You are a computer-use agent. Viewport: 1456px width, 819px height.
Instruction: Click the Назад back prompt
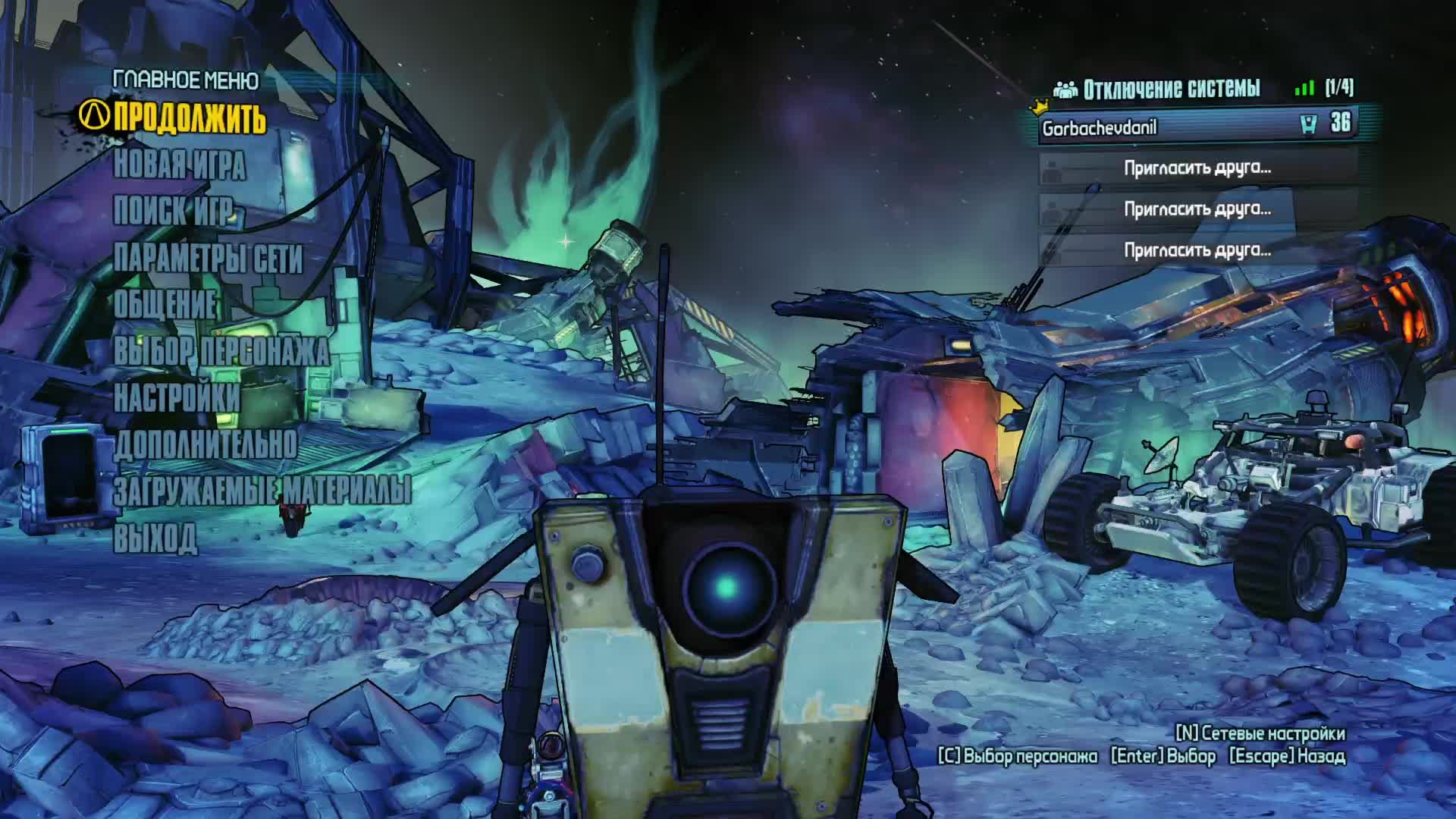pos(1287,756)
